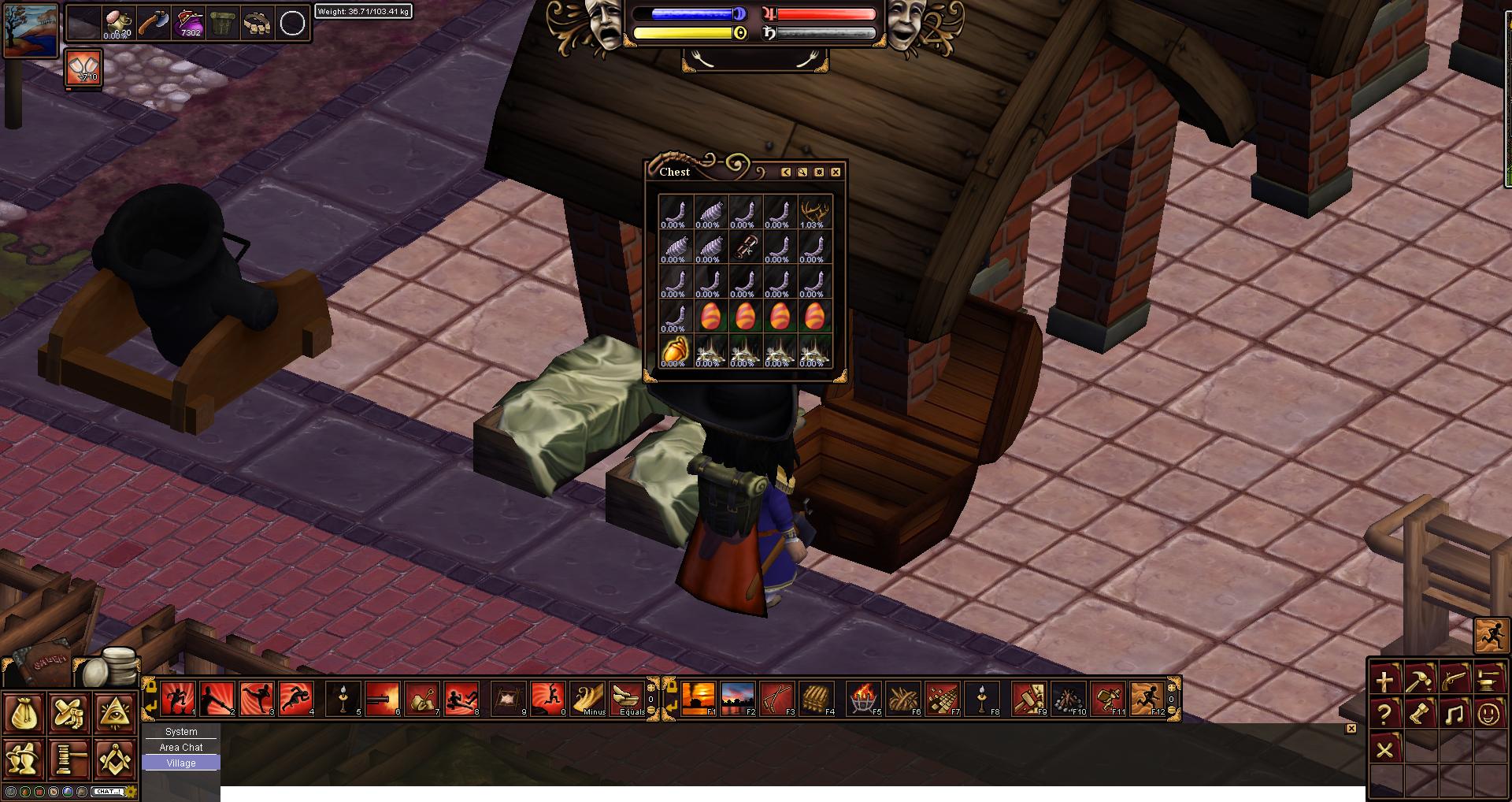Open the all-seeing eye pyramid menu
This screenshot has height=802, width=1512.
[x=115, y=714]
